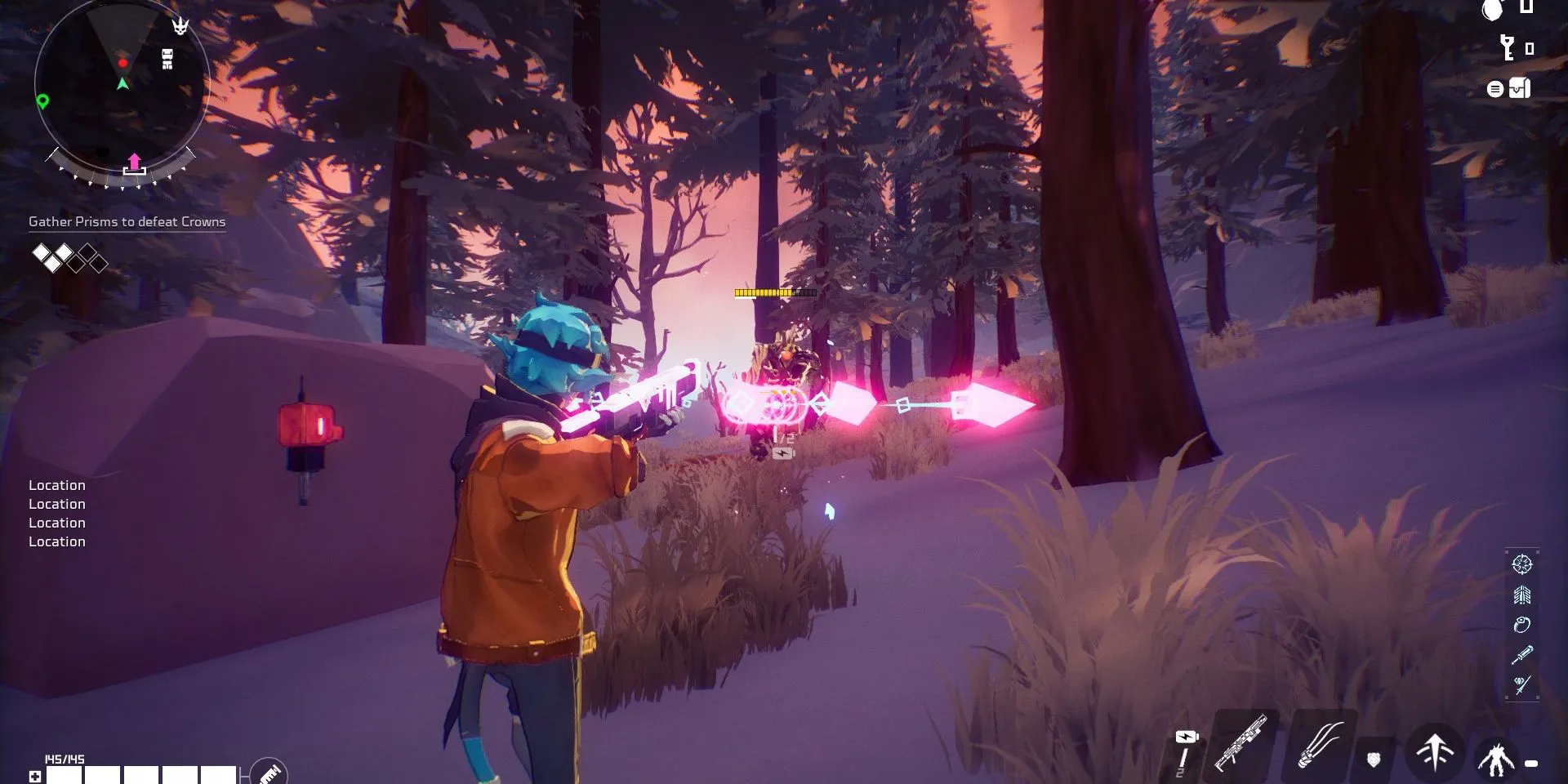Click the healing syringe icon beside health

coord(269,772)
